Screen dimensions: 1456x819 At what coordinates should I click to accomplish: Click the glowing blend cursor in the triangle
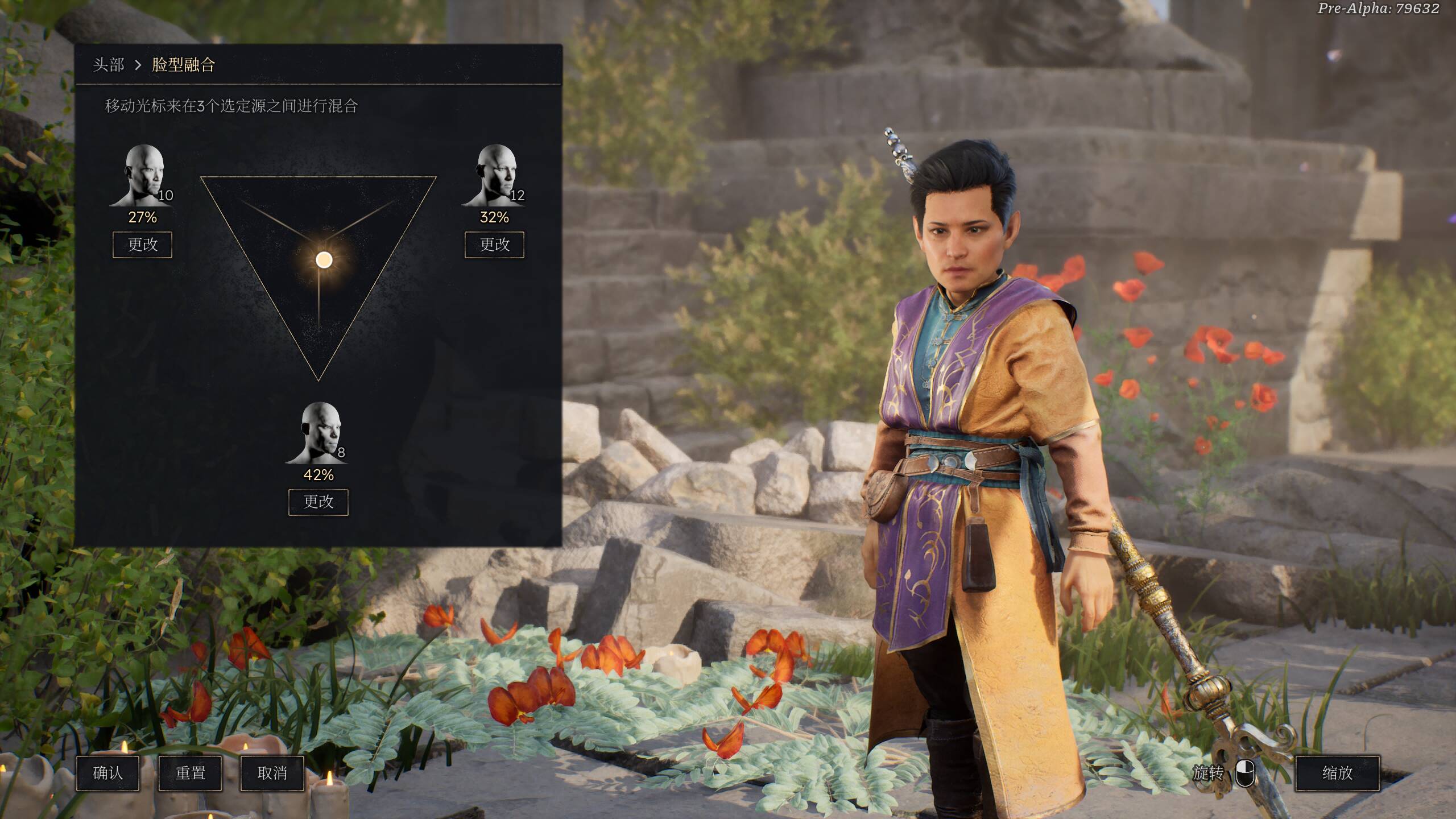coord(324,260)
